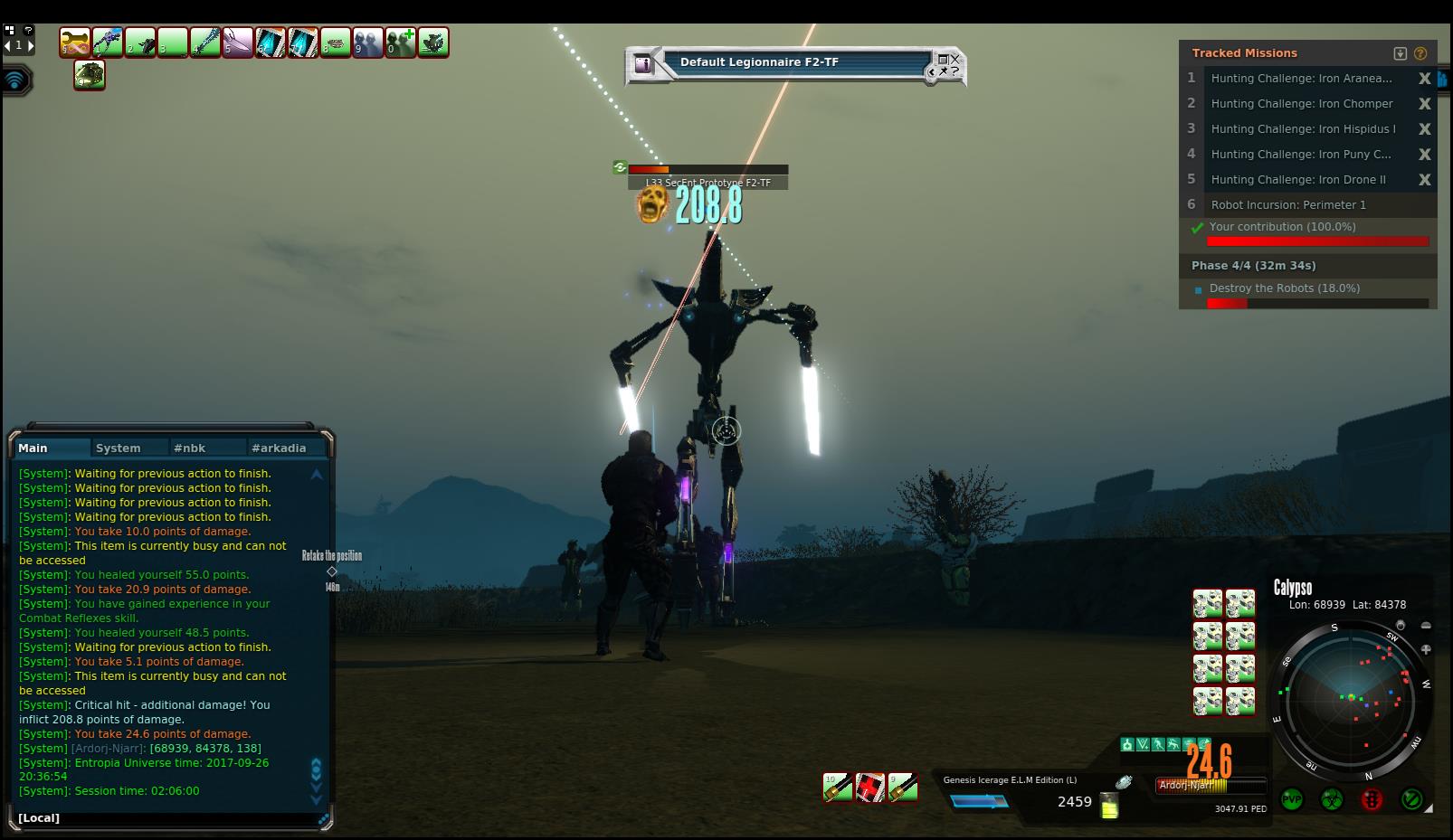Click the radar minimap
Viewport: 1453px width, 840px height.
tap(1352, 698)
